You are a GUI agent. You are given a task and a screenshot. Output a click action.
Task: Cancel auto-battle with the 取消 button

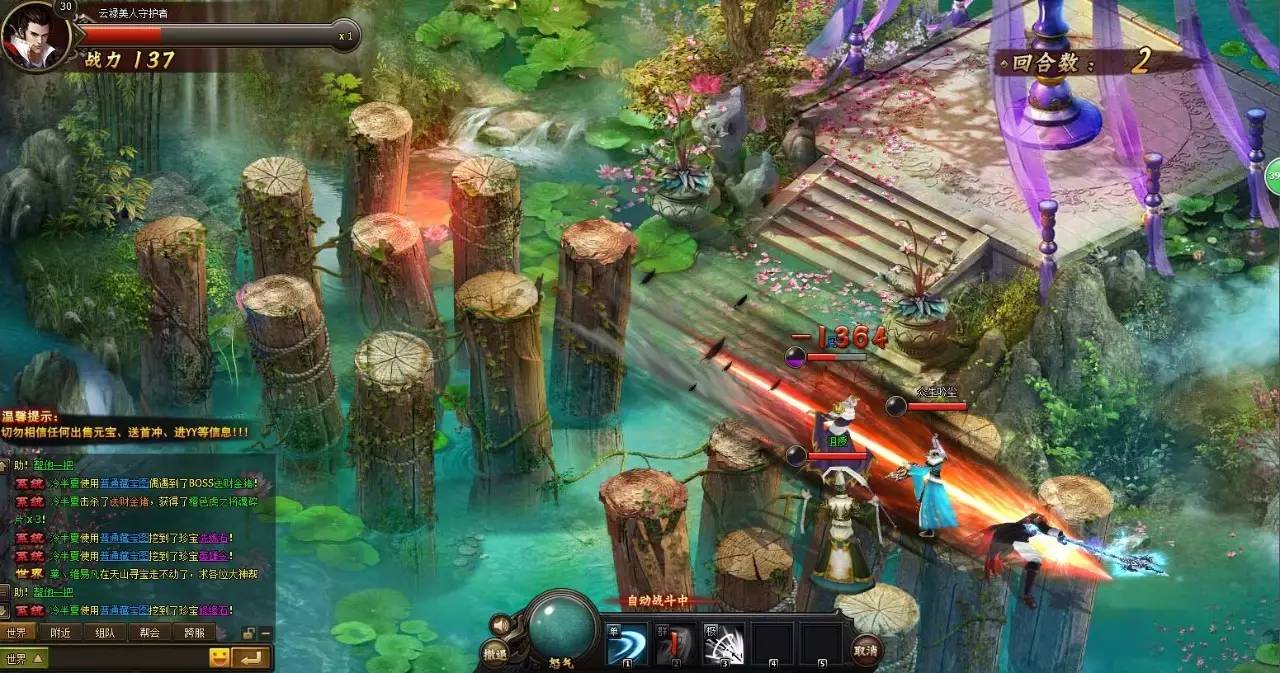click(866, 651)
